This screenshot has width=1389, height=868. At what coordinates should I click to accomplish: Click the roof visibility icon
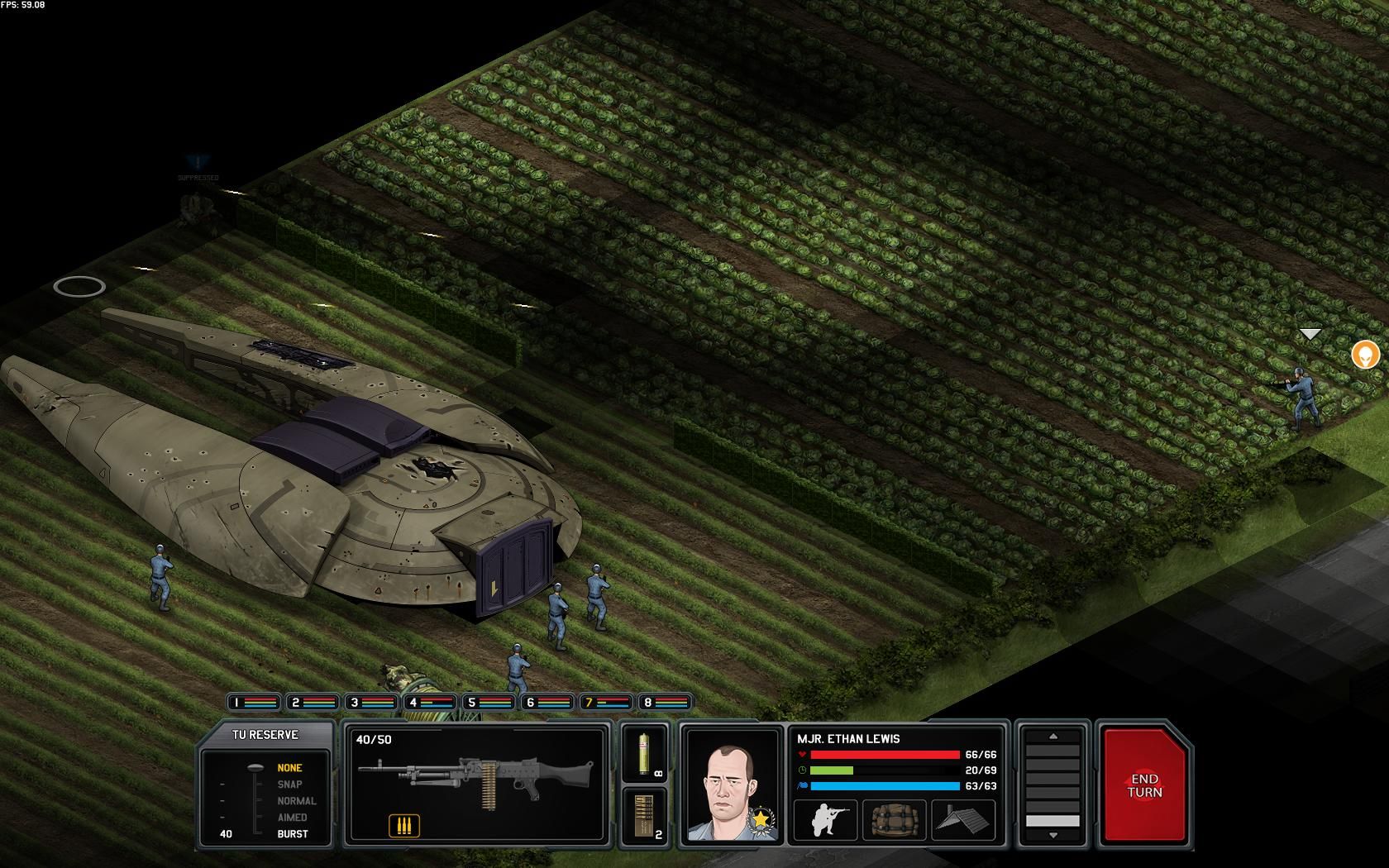tap(962, 820)
